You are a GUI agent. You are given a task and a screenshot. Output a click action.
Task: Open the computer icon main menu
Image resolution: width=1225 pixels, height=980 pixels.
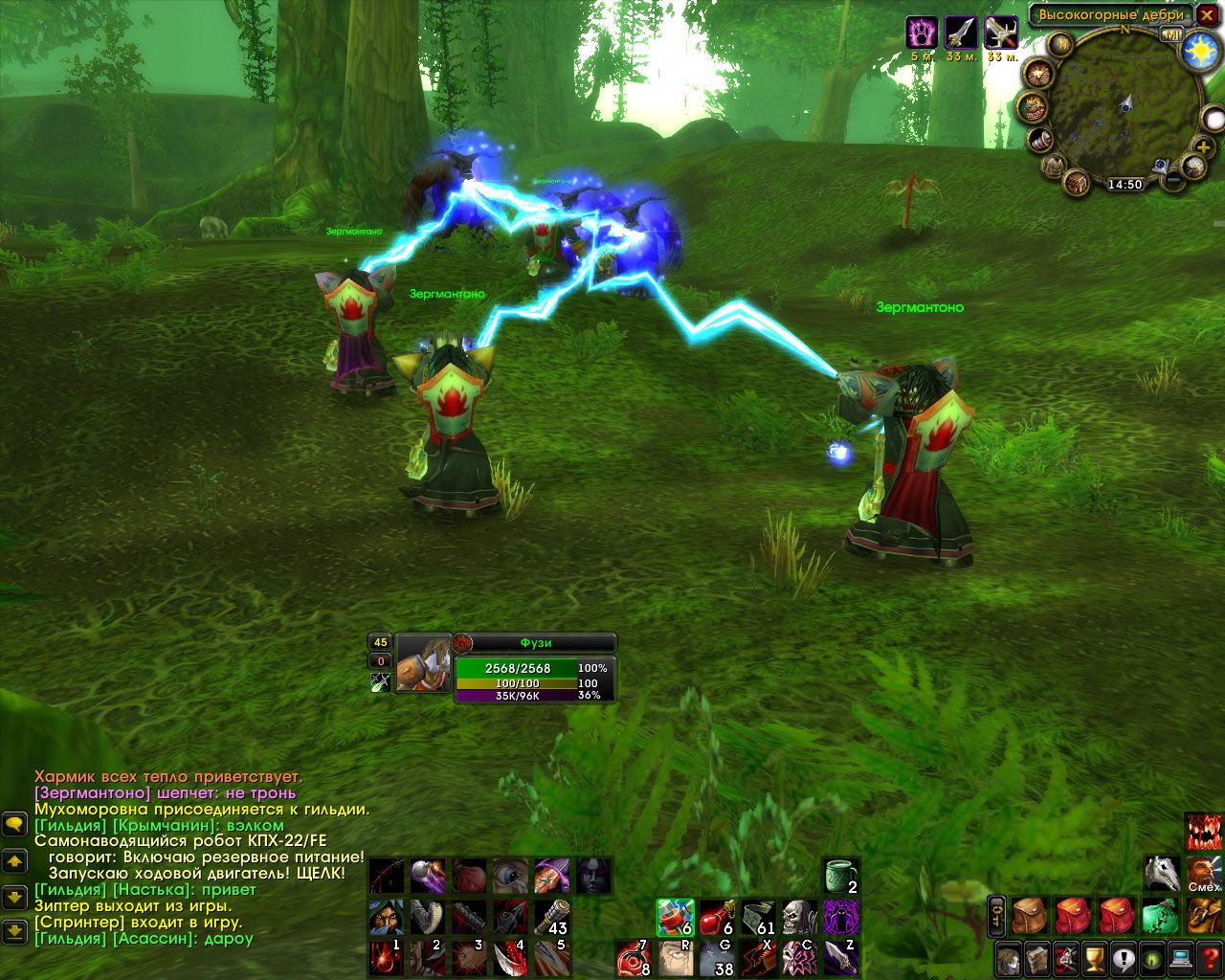1182,957
